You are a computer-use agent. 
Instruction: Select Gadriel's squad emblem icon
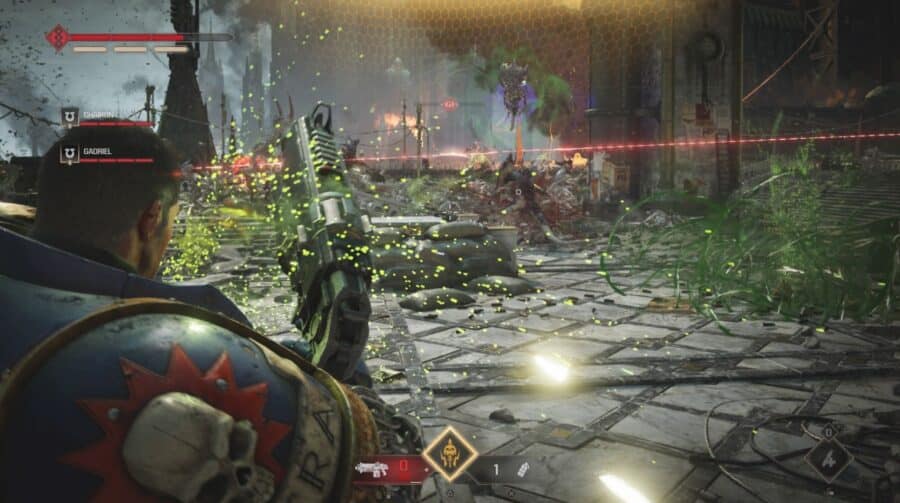pyautogui.click(x=70, y=153)
